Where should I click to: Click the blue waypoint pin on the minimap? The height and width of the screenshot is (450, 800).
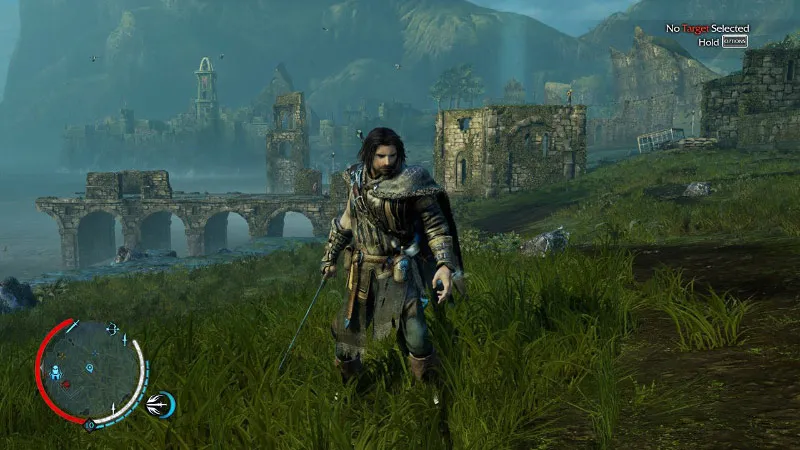89,368
